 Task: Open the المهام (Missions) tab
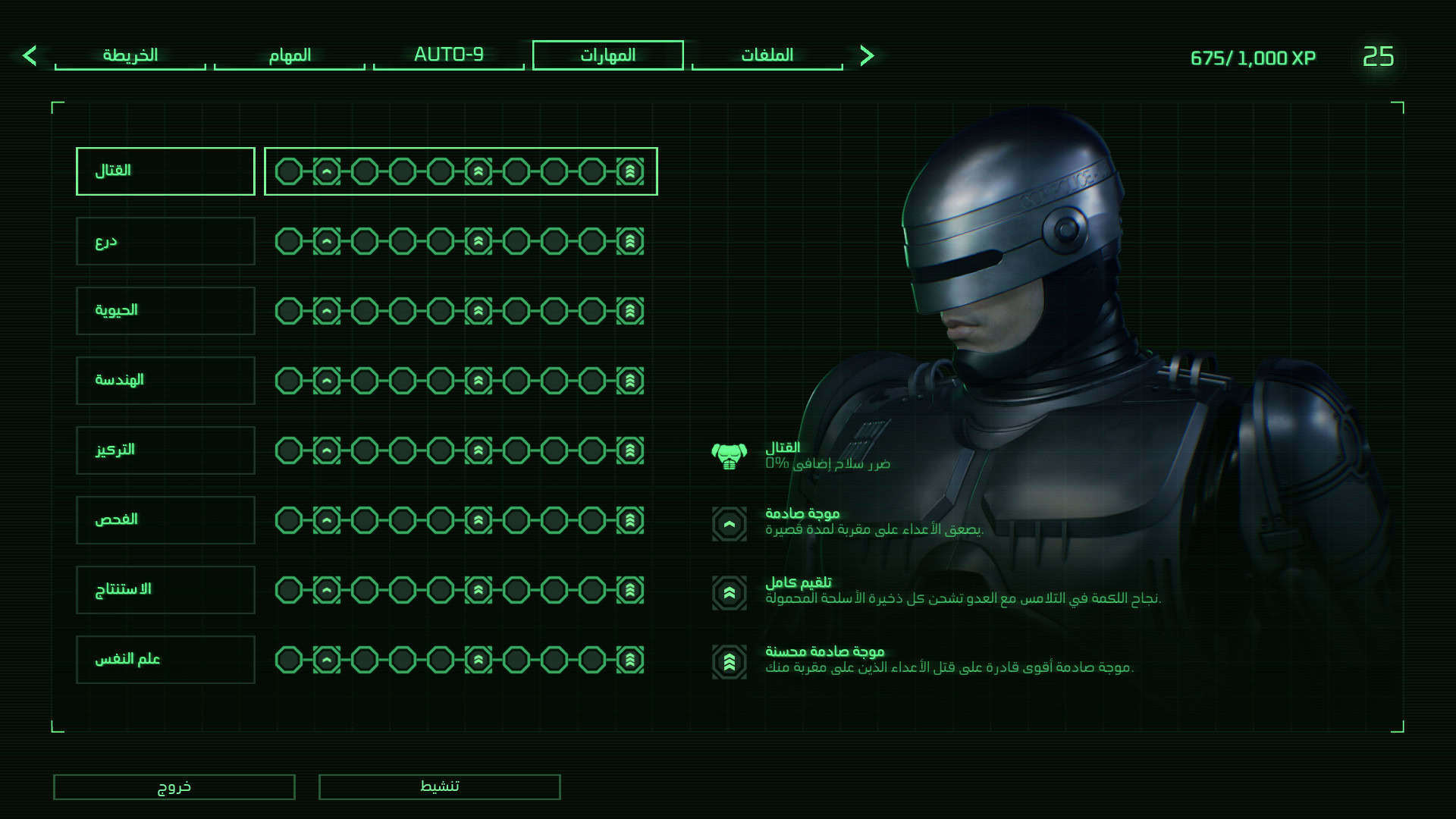(x=289, y=55)
